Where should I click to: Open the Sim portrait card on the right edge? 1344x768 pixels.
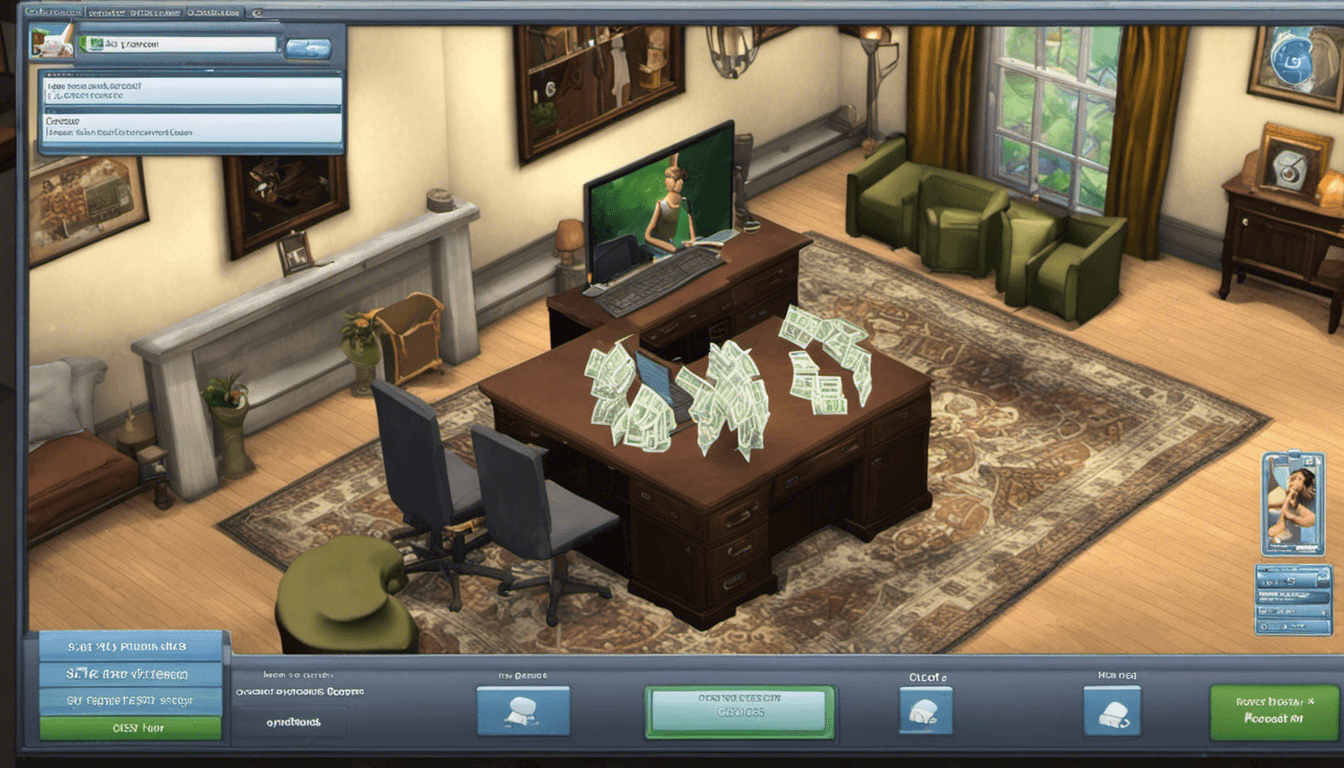[1293, 503]
